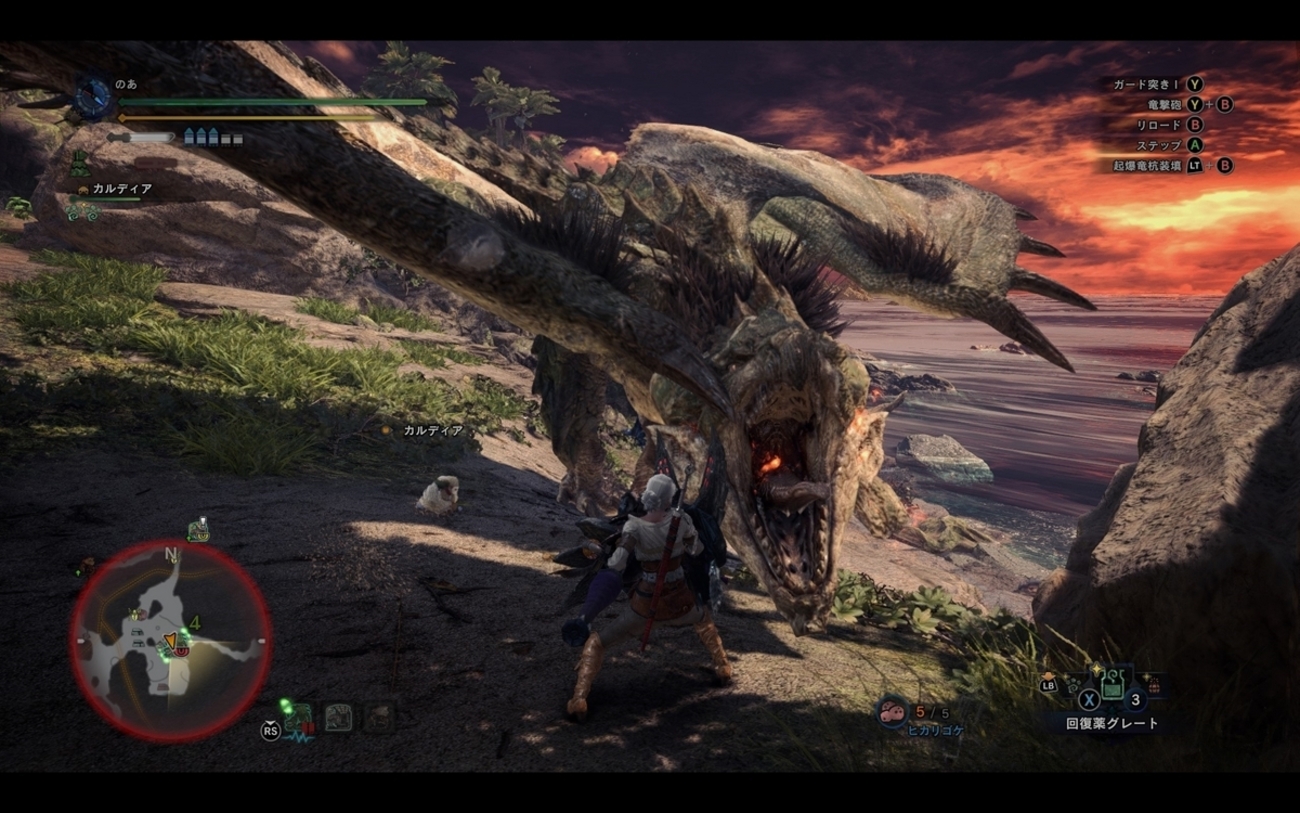Click the monster marker above the minimap
Image resolution: width=1300 pixels, height=813 pixels.
pyautogui.click(x=198, y=530)
